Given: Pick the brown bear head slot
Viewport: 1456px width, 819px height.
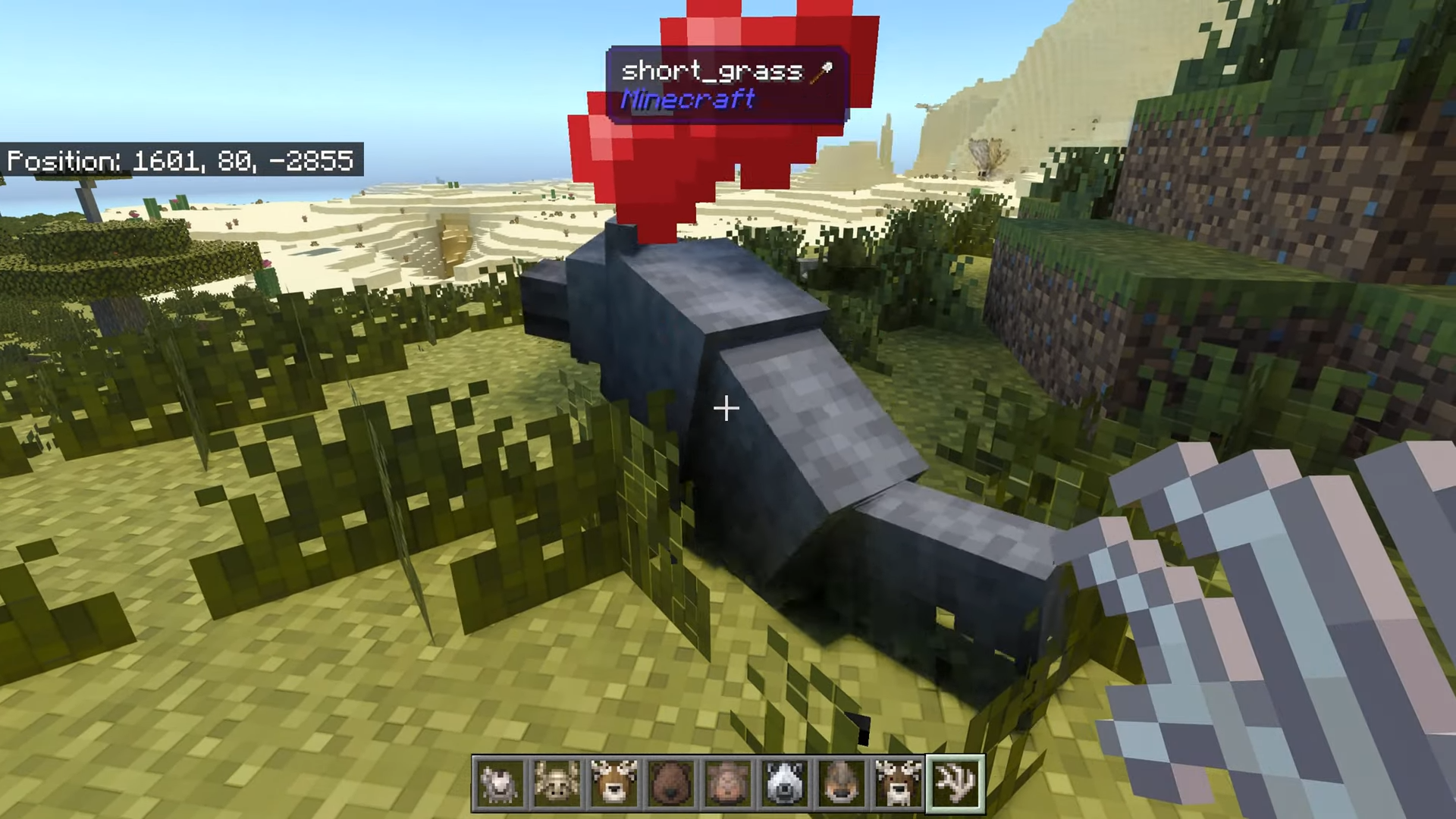Looking at the screenshot, I should pyautogui.click(x=670, y=783).
